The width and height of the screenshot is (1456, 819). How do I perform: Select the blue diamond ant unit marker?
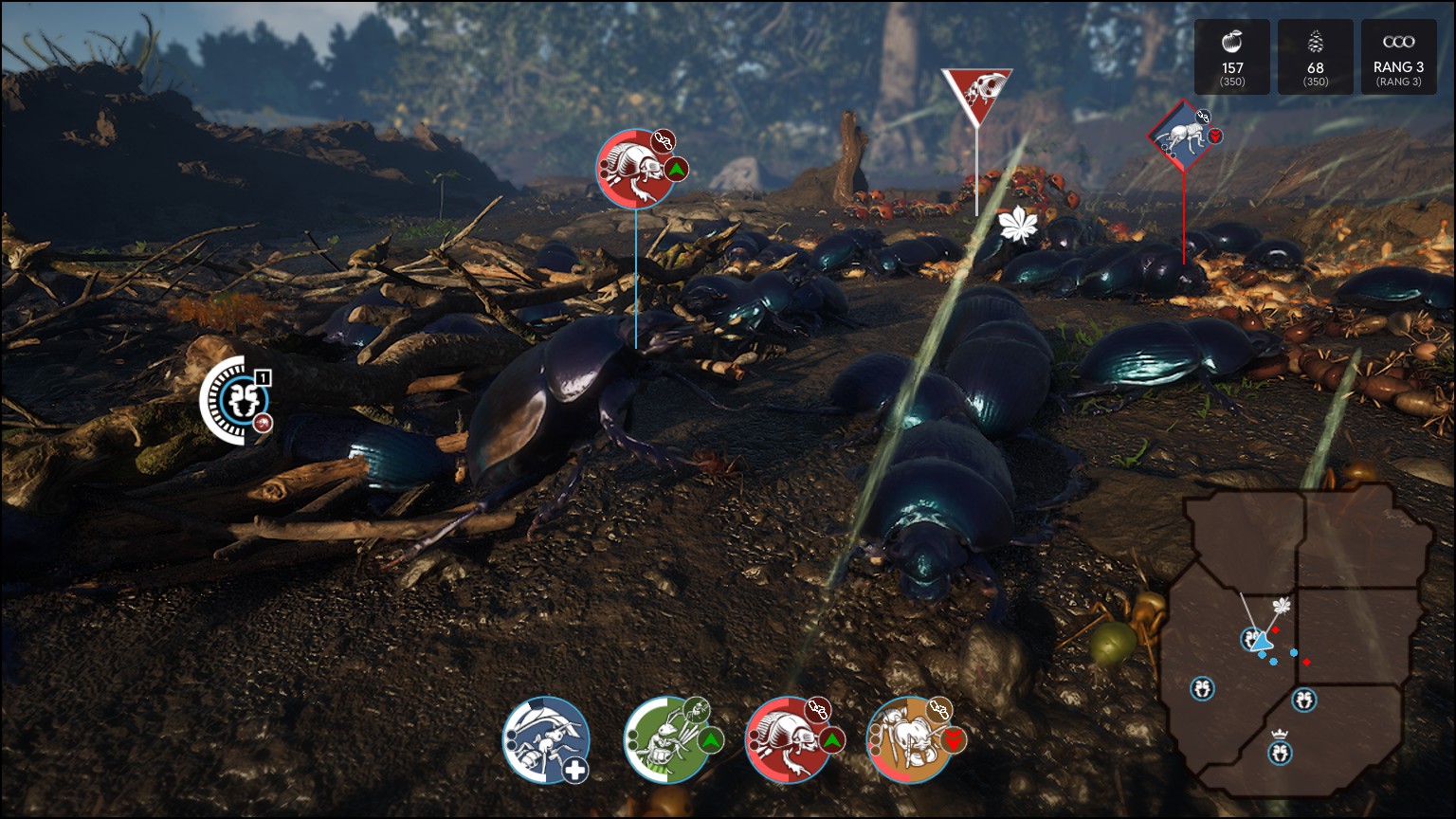[x=1182, y=136]
